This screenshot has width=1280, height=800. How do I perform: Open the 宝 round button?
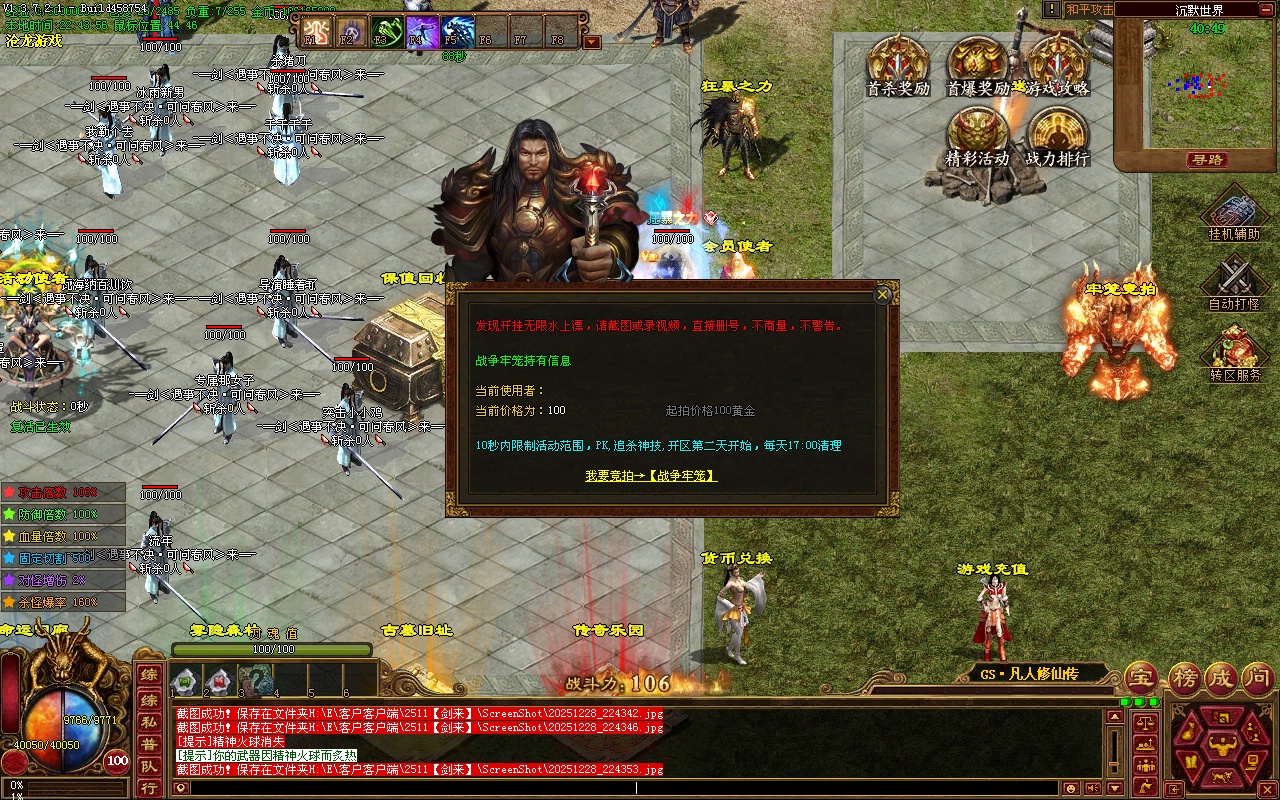coord(1142,677)
